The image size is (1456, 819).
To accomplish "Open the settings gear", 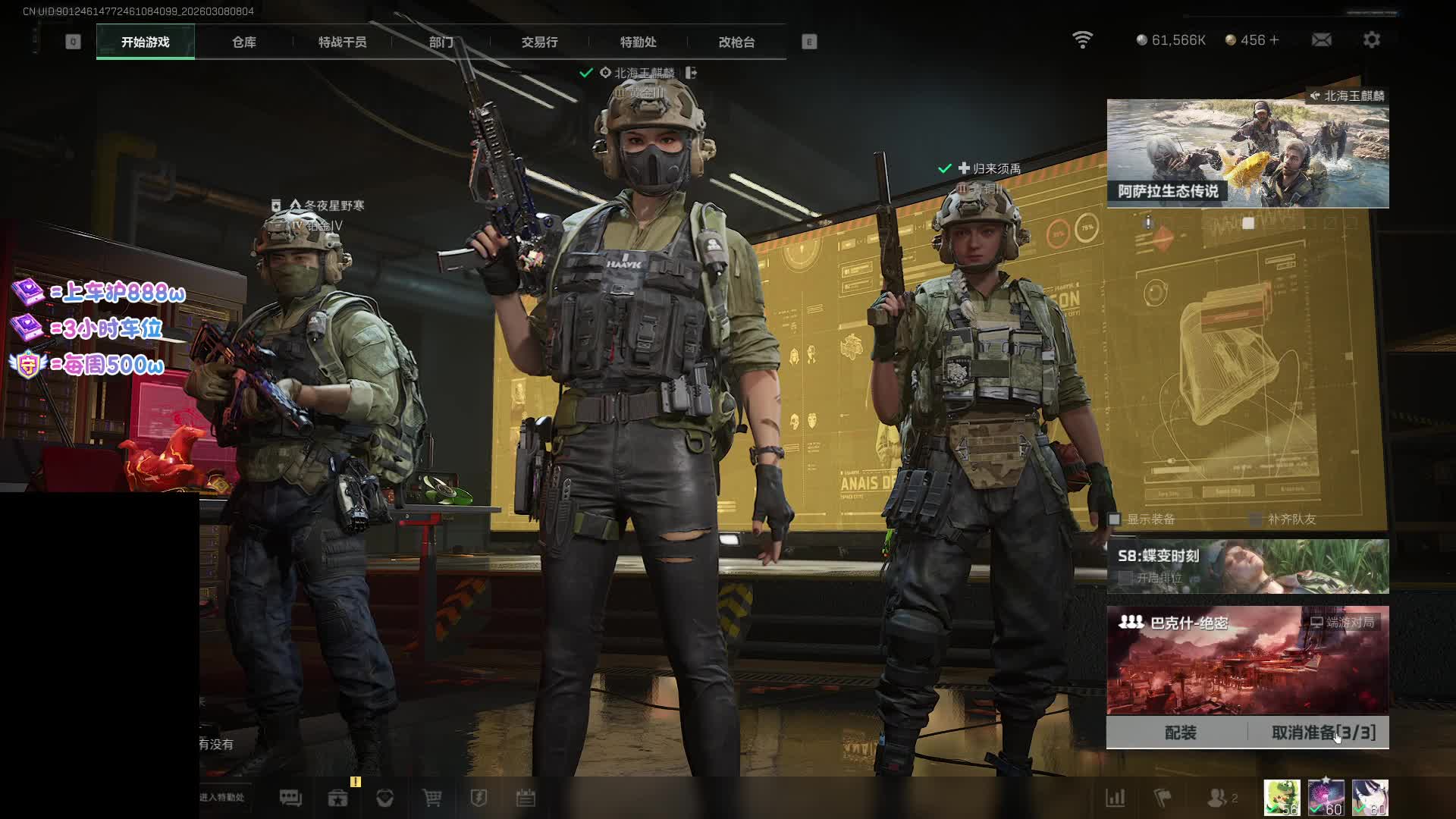I will coord(1371,40).
